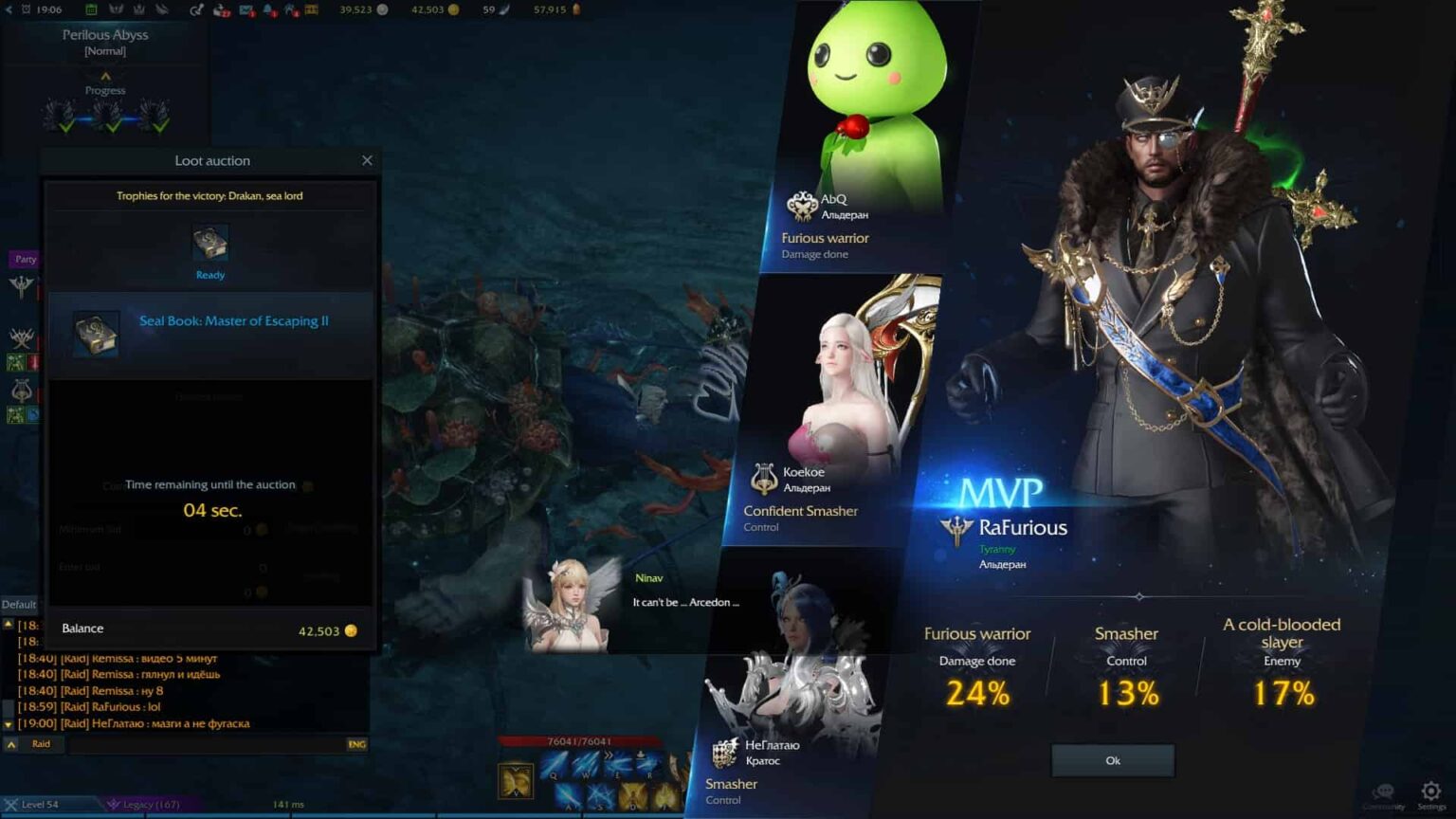Click the Ok button on the MVP screen
Screen dimensions: 1456x819
(1111, 760)
